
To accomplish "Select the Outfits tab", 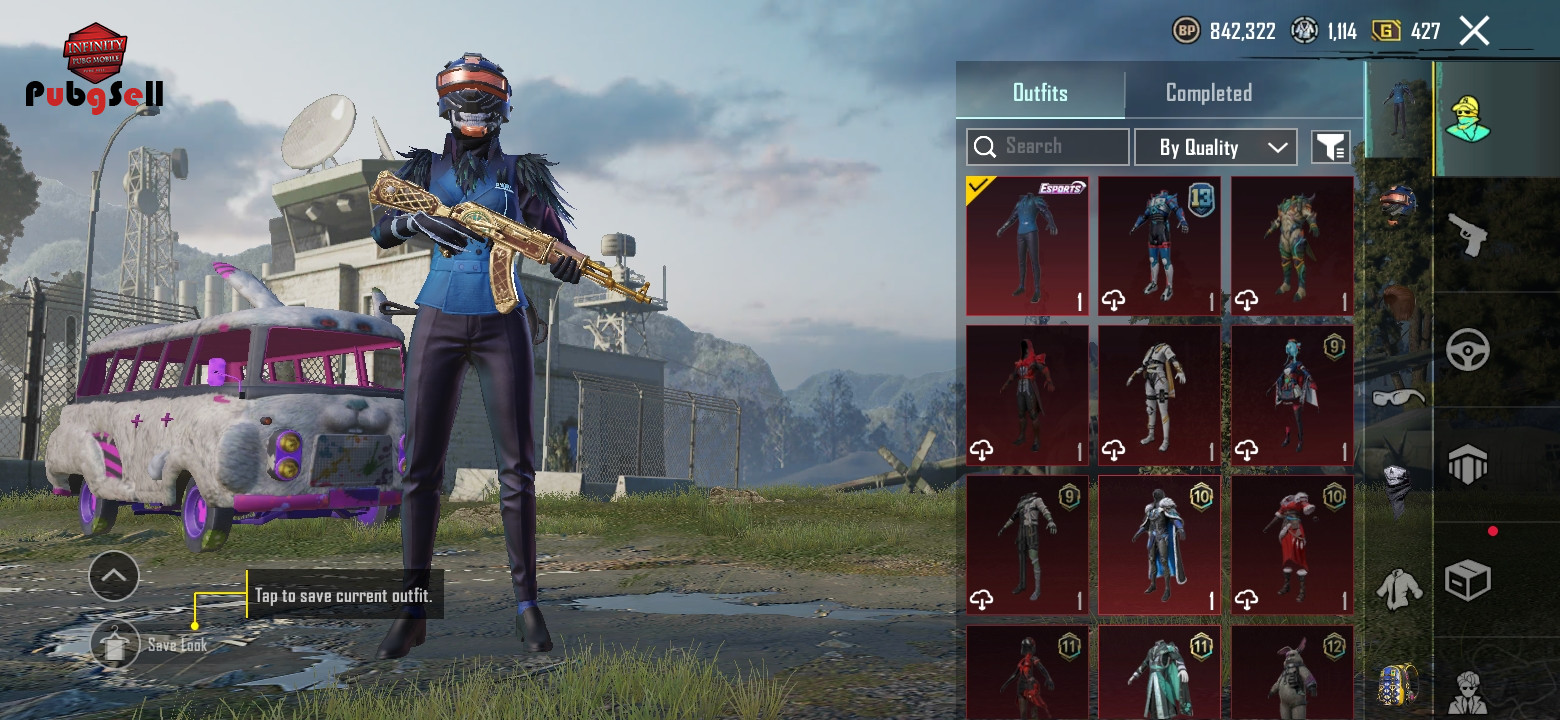I will pyautogui.click(x=1040, y=93).
